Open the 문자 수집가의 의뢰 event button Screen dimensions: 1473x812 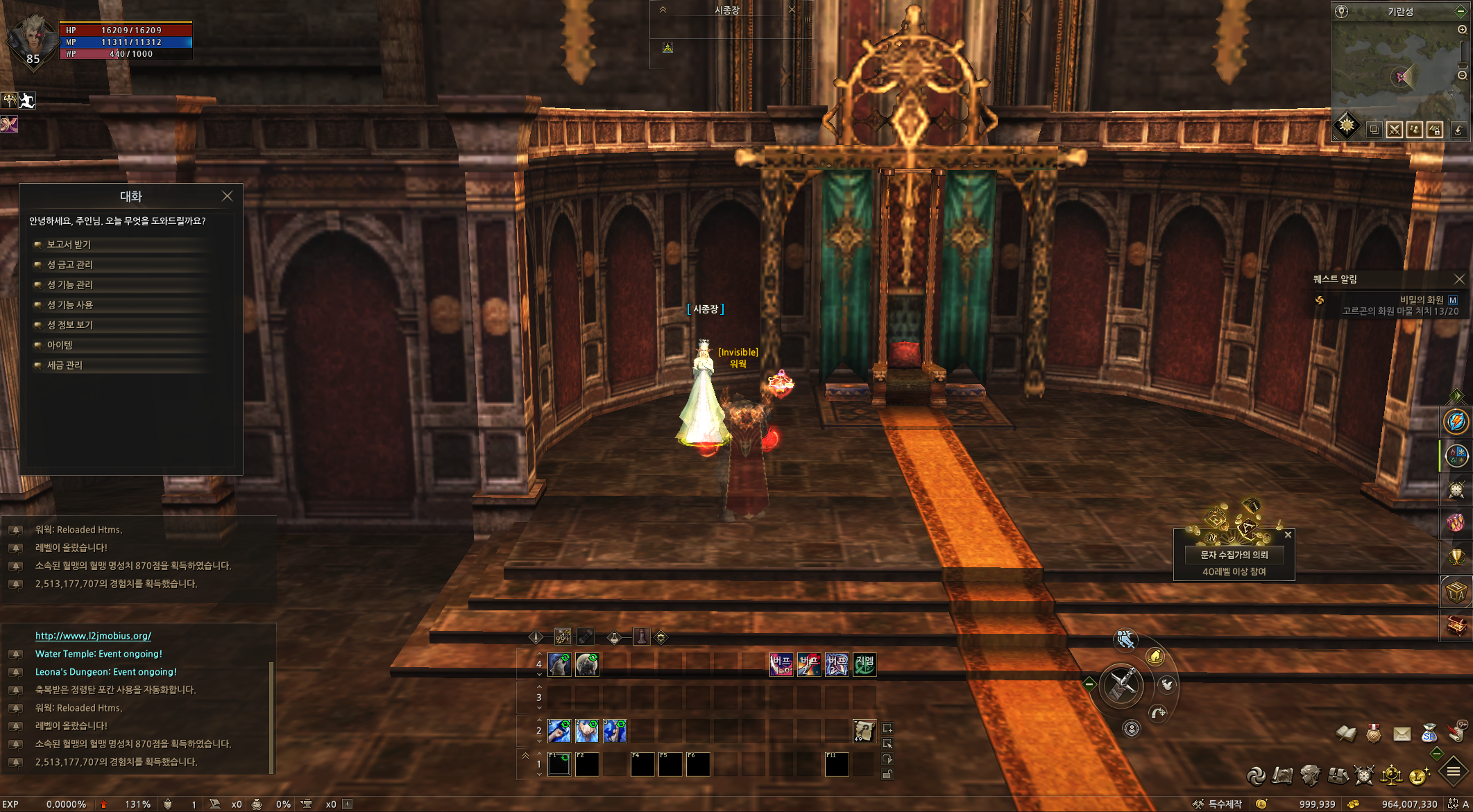tap(1234, 555)
